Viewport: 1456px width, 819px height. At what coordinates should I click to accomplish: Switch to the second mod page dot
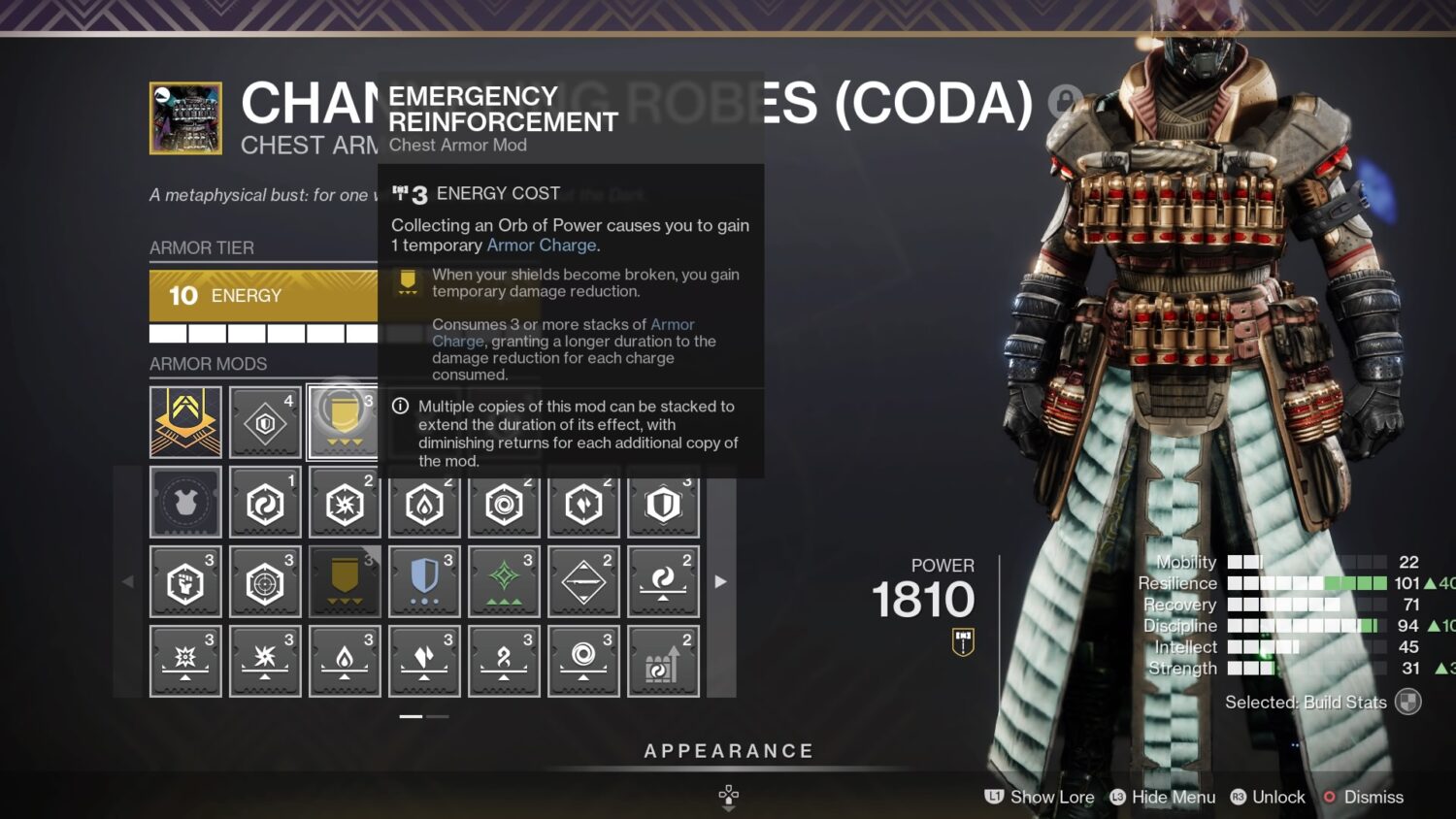point(439,715)
